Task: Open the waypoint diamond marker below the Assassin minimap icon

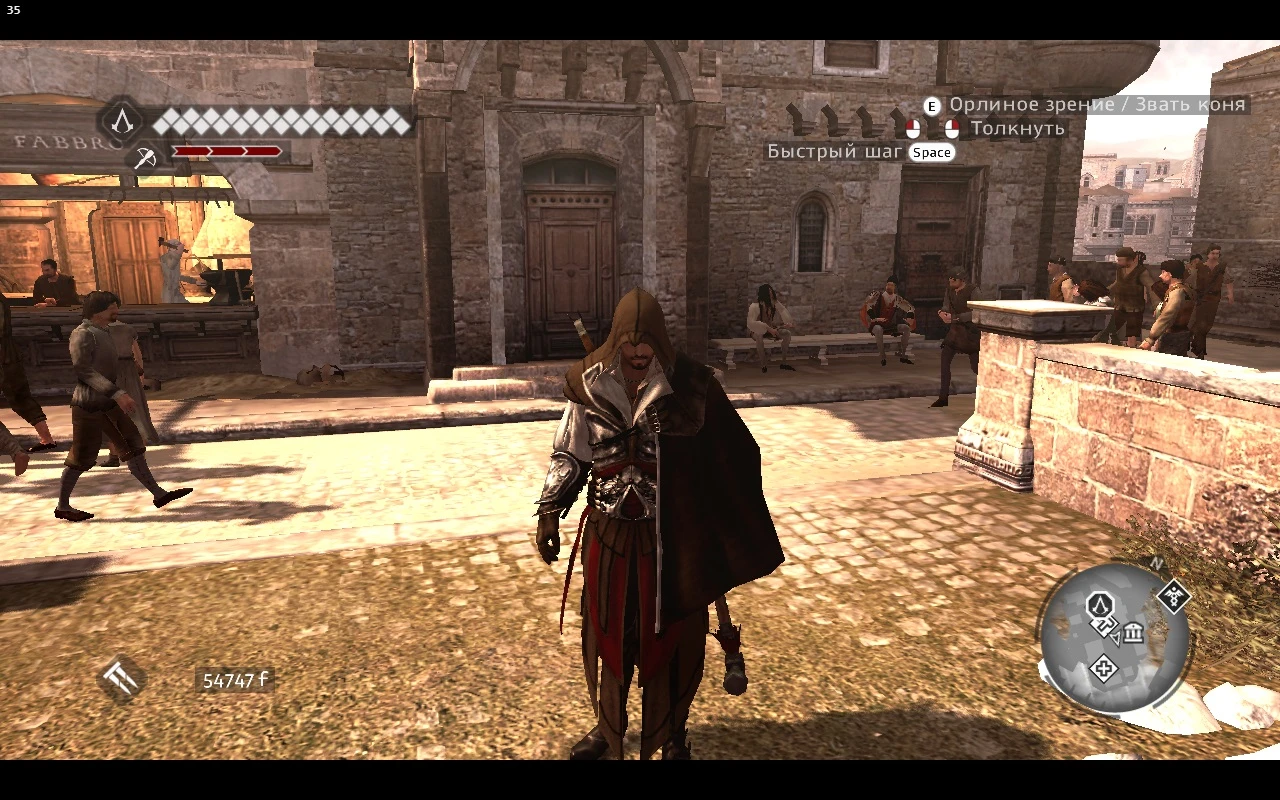Action: [x=1104, y=626]
